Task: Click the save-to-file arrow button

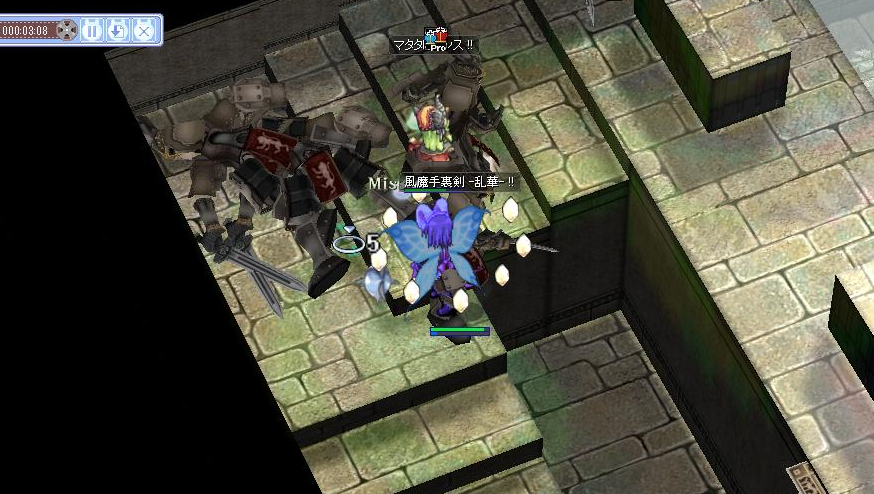Action: [117, 30]
